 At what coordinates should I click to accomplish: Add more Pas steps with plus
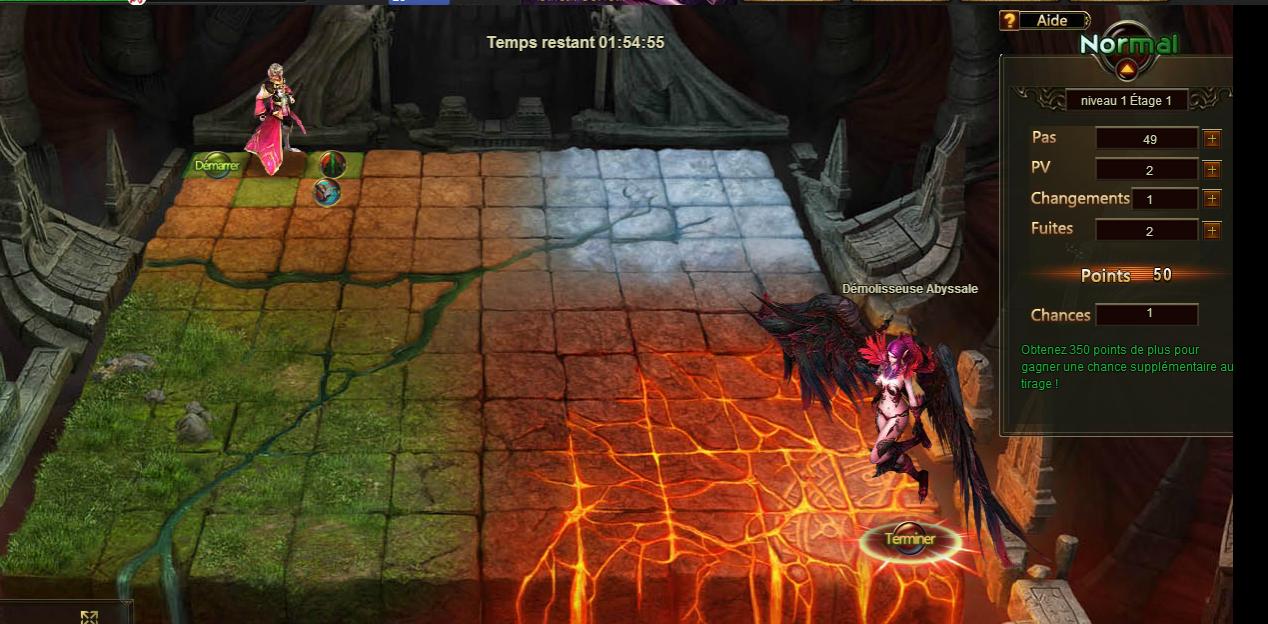coord(1212,139)
